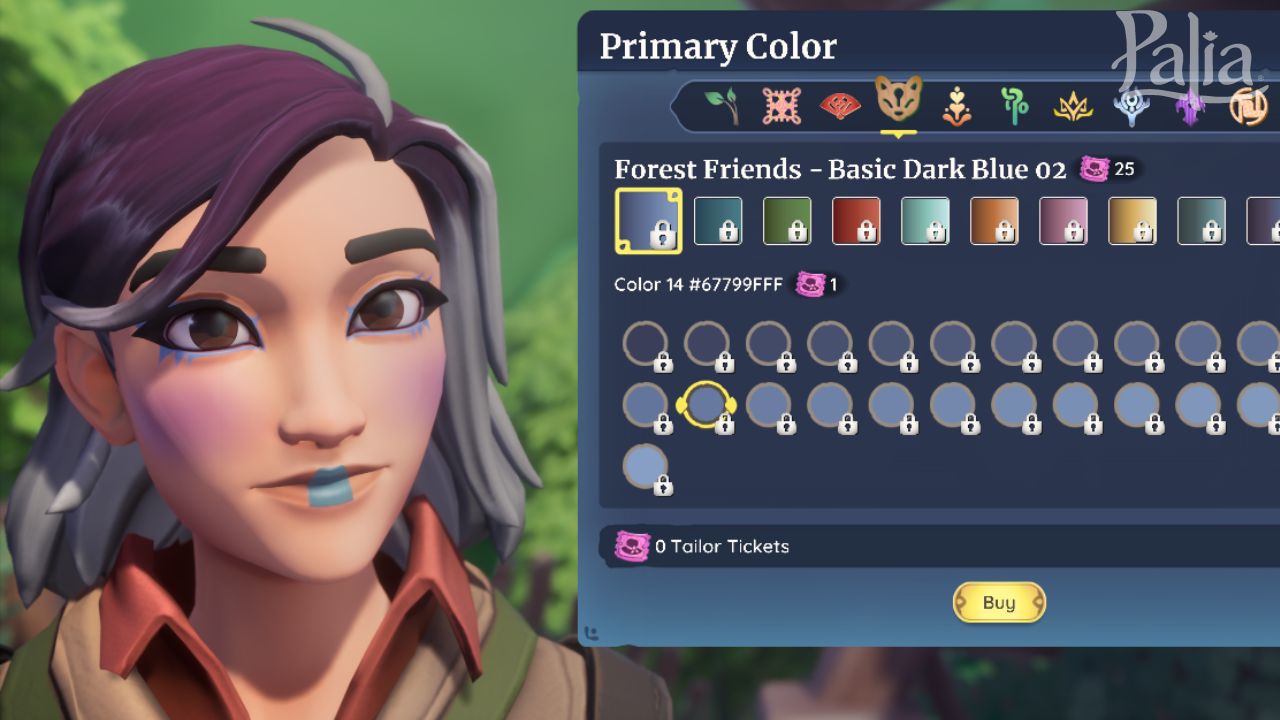Select the red gradient swatch
The height and width of the screenshot is (720, 1280).
tap(856, 220)
